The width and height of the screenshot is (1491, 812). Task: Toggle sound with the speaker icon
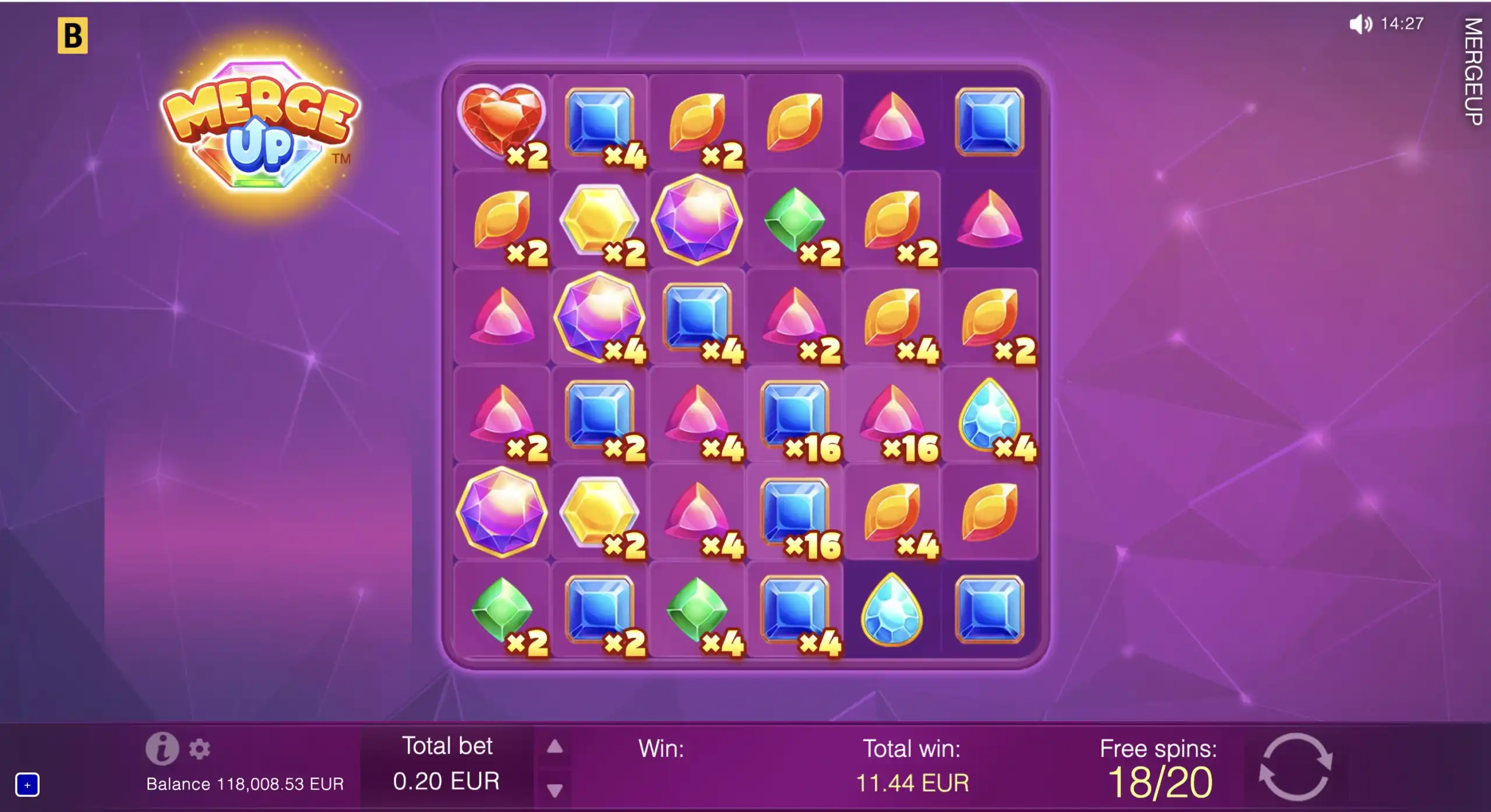pos(1360,24)
